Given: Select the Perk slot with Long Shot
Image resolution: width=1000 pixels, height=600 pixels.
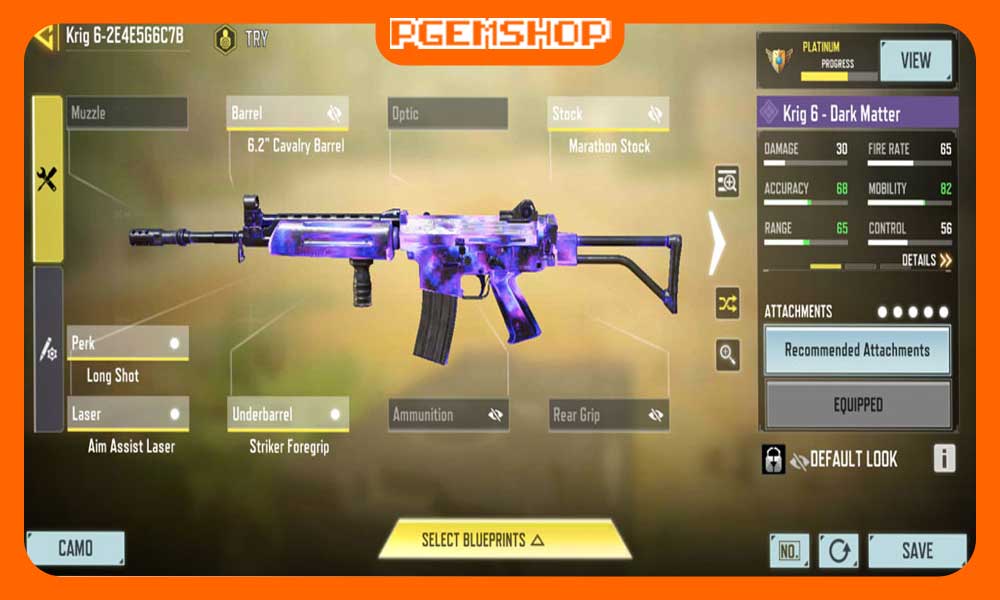Looking at the screenshot, I should pyautogui.click(x=127, y=343).
